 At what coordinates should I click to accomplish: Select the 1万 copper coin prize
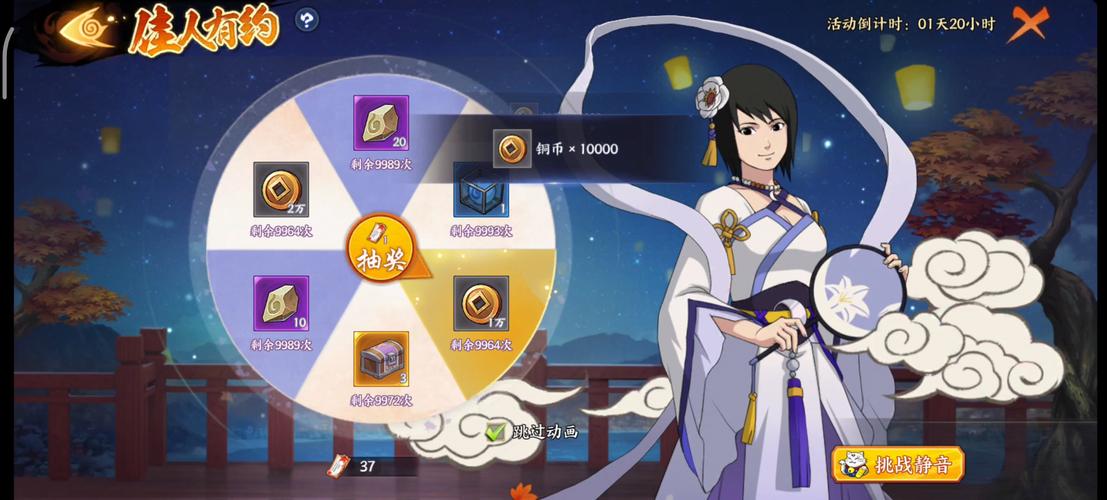coord(481,303)
